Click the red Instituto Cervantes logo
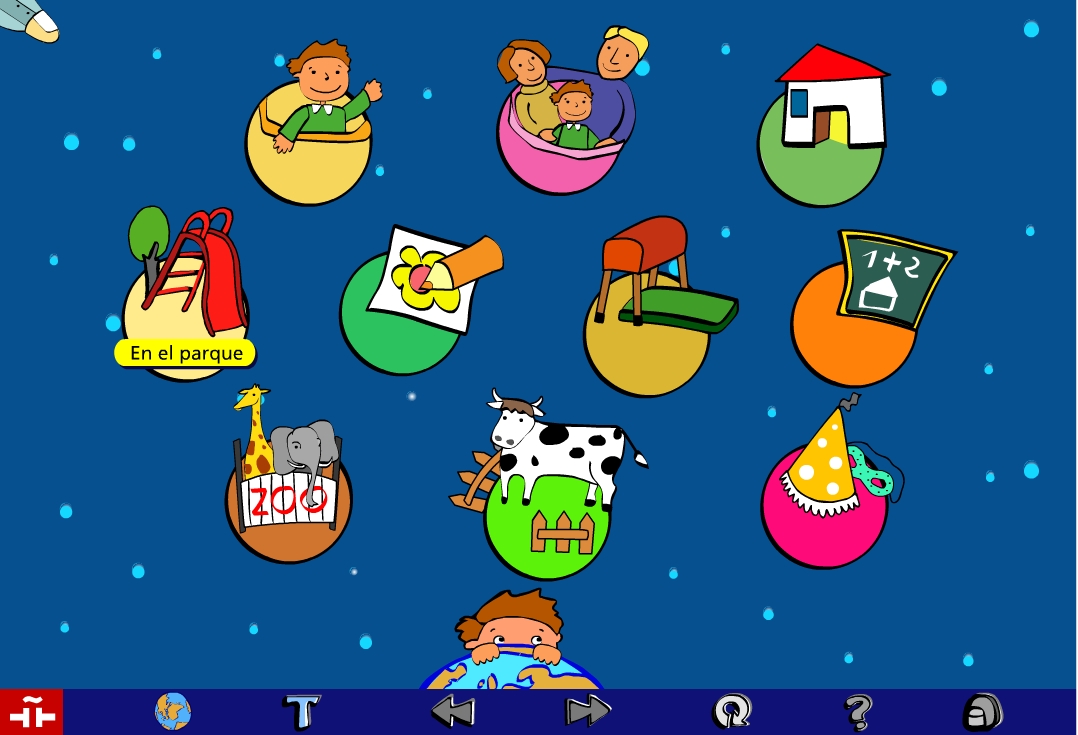Screen dimensions: 1078x735 [x=31, y=712]
